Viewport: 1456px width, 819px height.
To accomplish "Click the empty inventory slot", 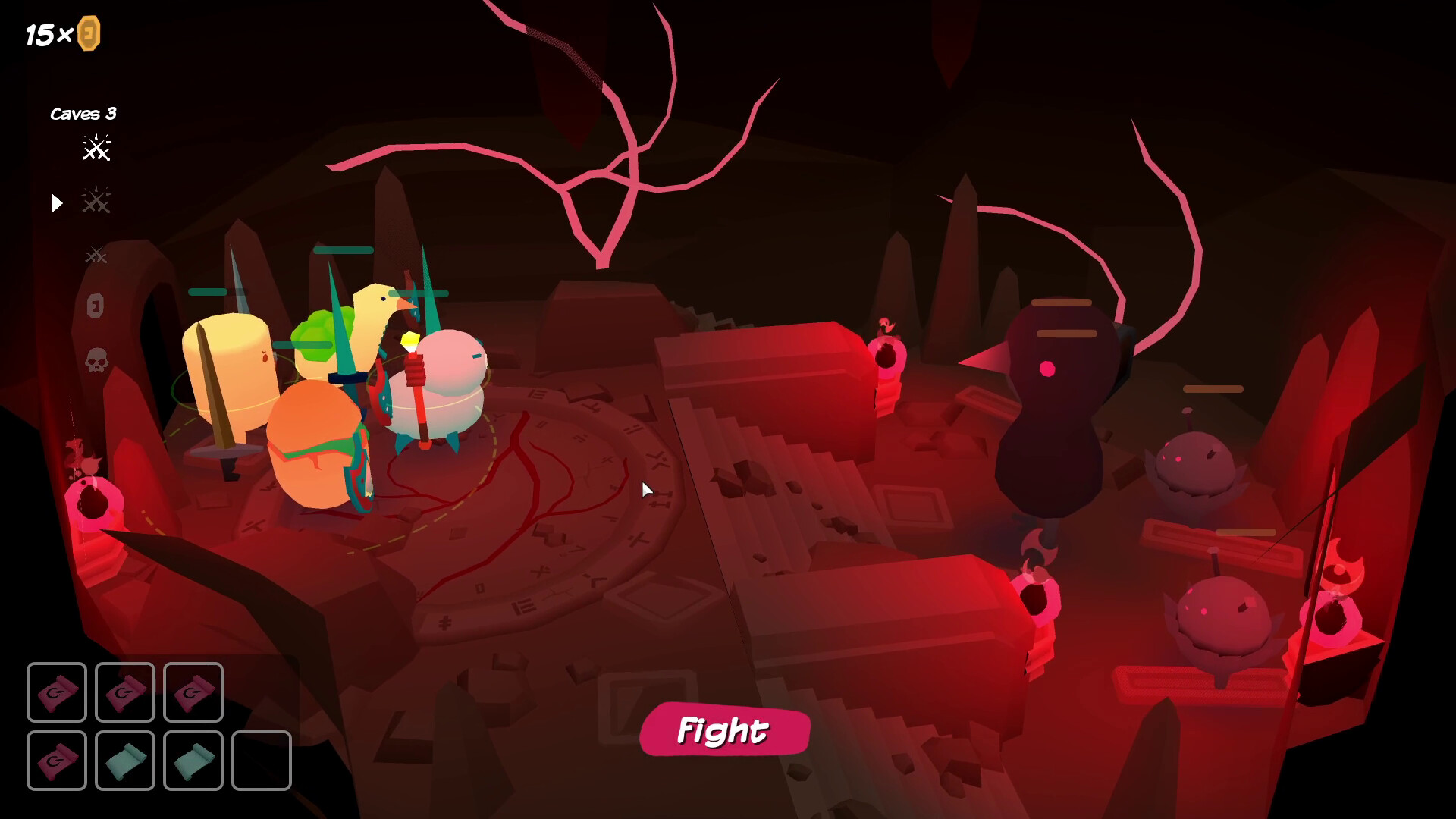I will (x=262, y=761).
